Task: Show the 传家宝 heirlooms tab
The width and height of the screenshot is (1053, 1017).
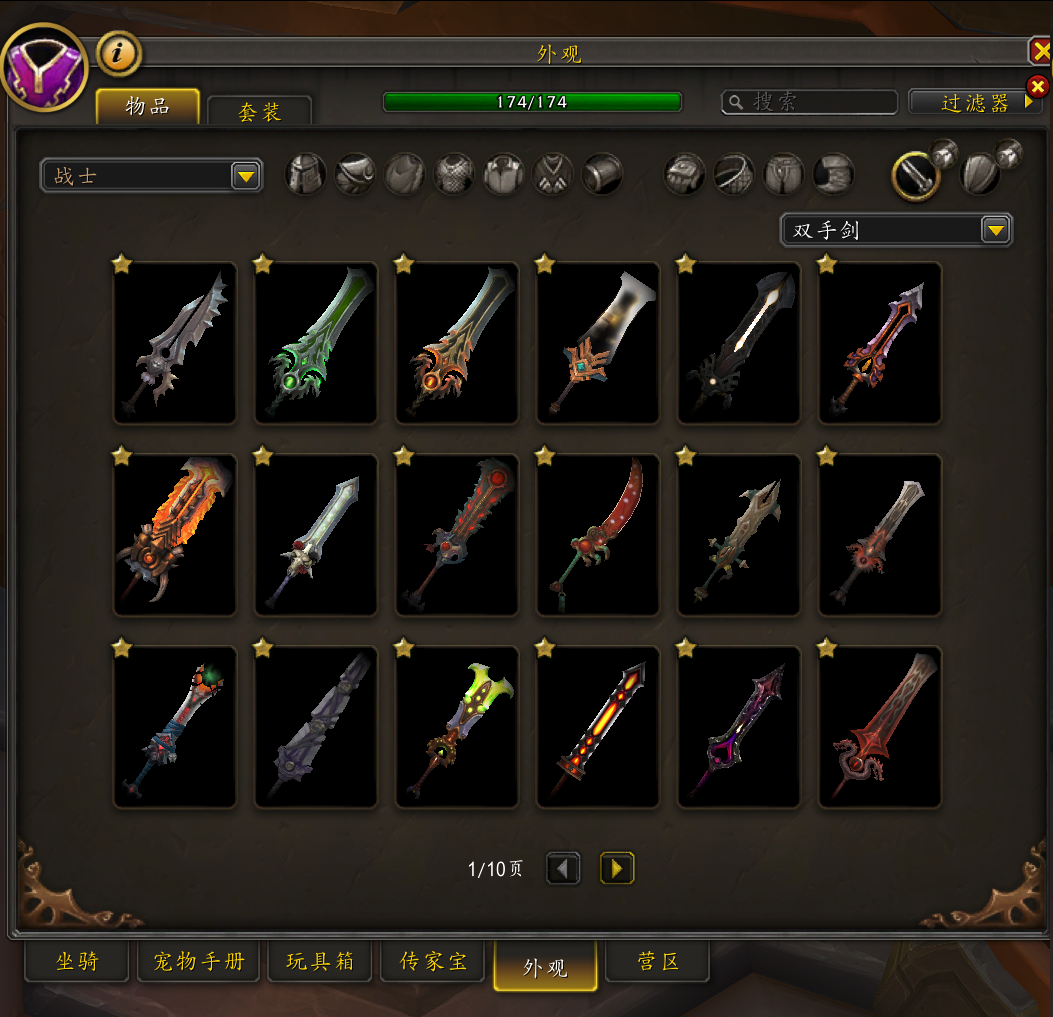Action: coord(433,962)
